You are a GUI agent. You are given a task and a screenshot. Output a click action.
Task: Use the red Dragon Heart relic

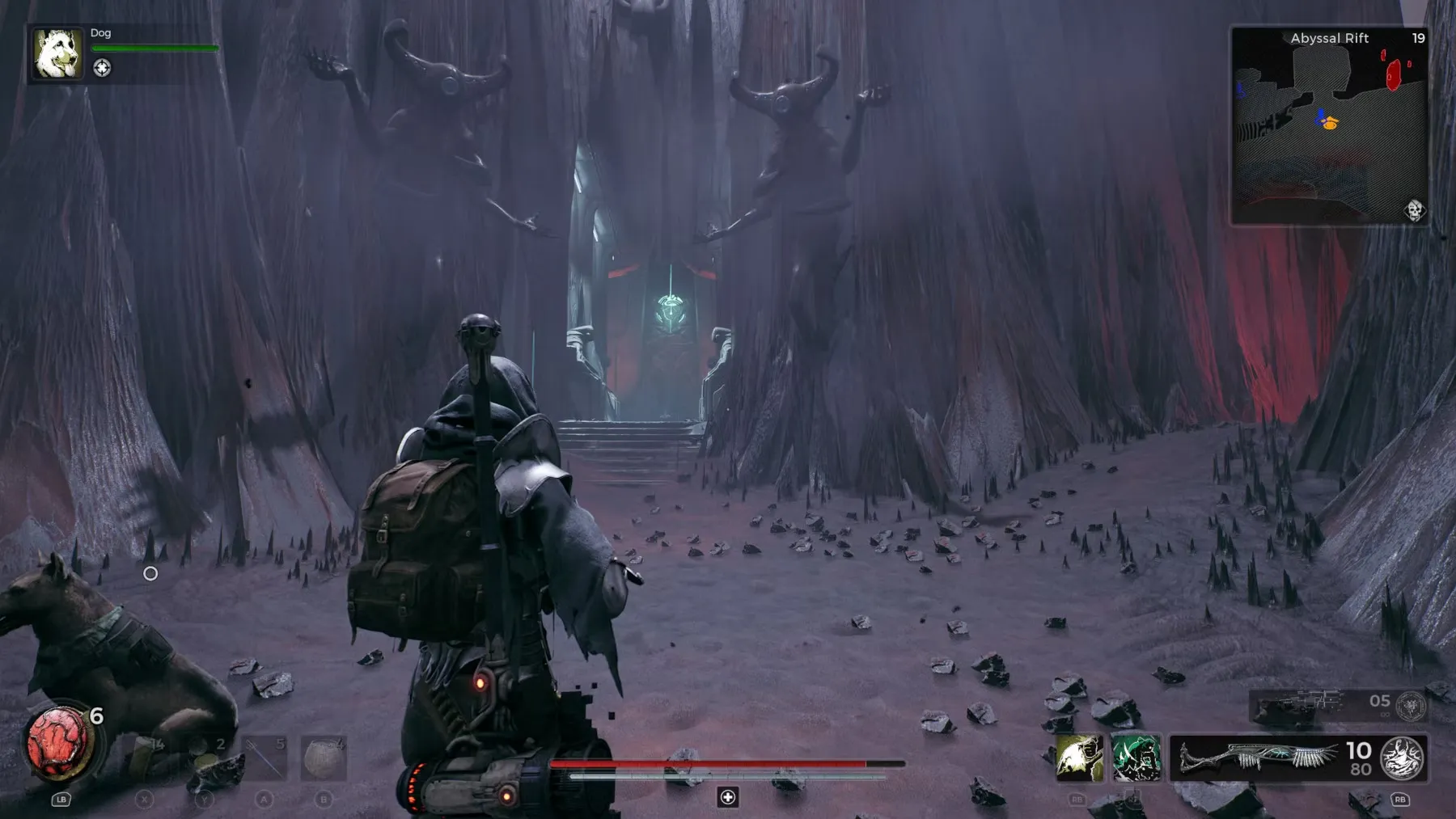pyautogui.click(x=57, y=742)
